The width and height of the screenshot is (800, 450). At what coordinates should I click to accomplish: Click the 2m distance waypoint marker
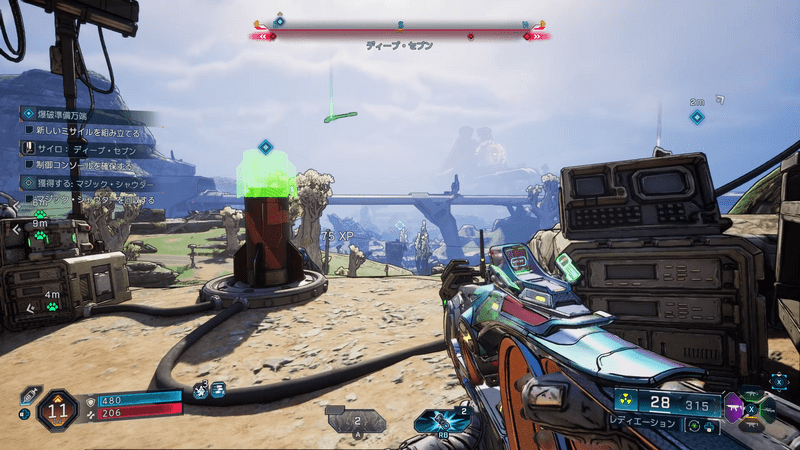(697, 117)
